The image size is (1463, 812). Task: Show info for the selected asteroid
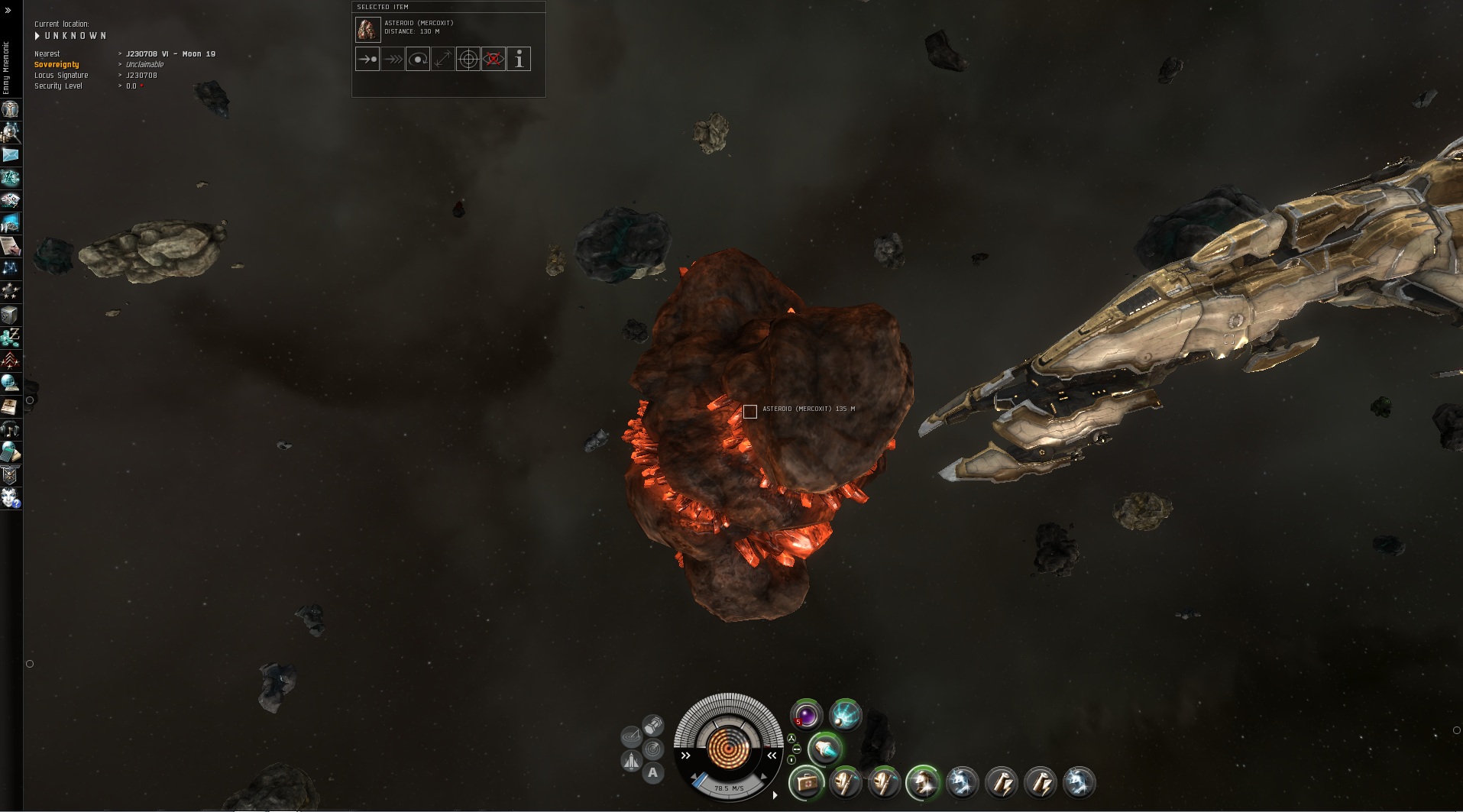[519, 59]
